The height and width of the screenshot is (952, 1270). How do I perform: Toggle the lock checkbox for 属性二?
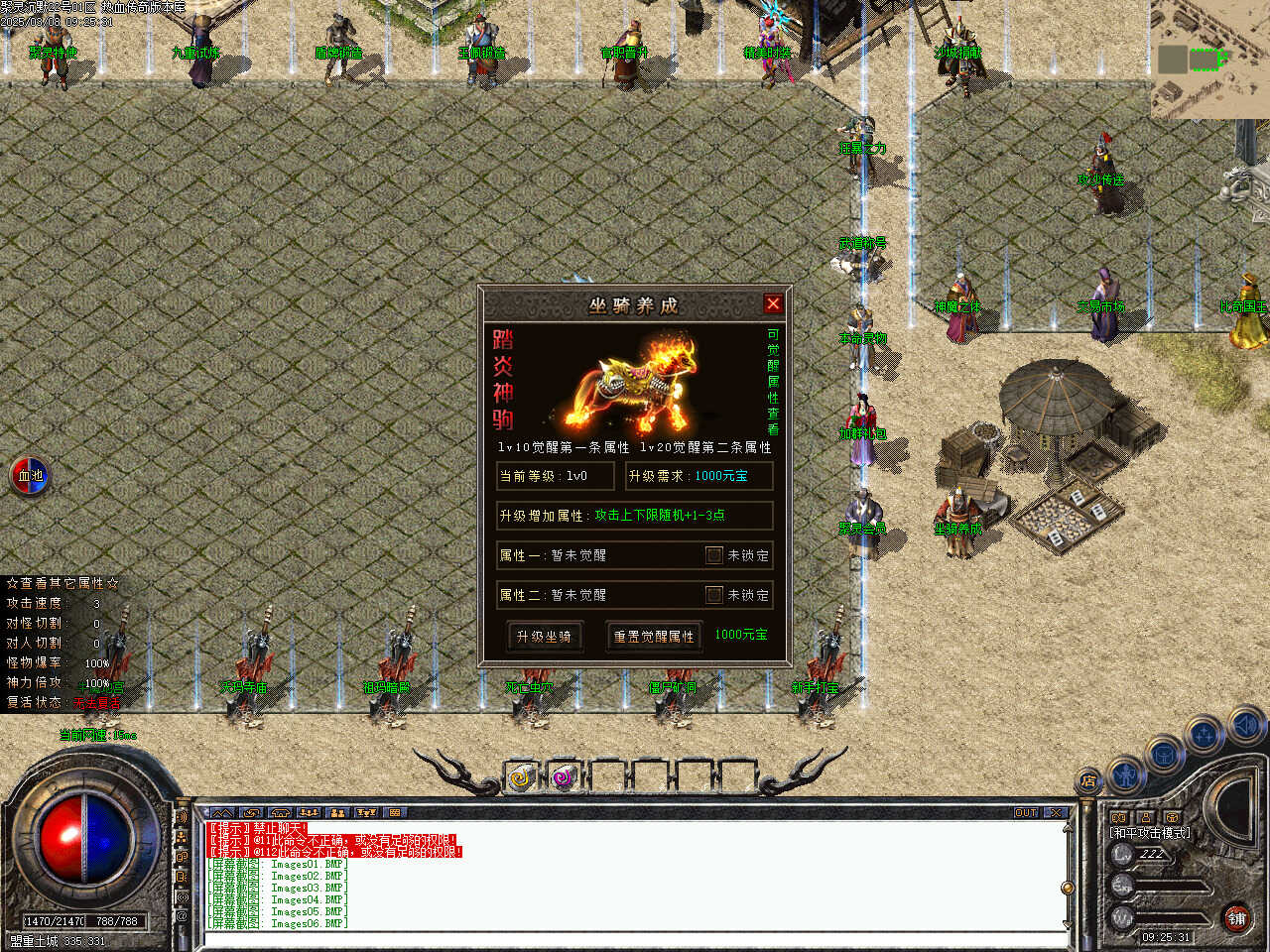pyautogui.click(x=713, y=595)
